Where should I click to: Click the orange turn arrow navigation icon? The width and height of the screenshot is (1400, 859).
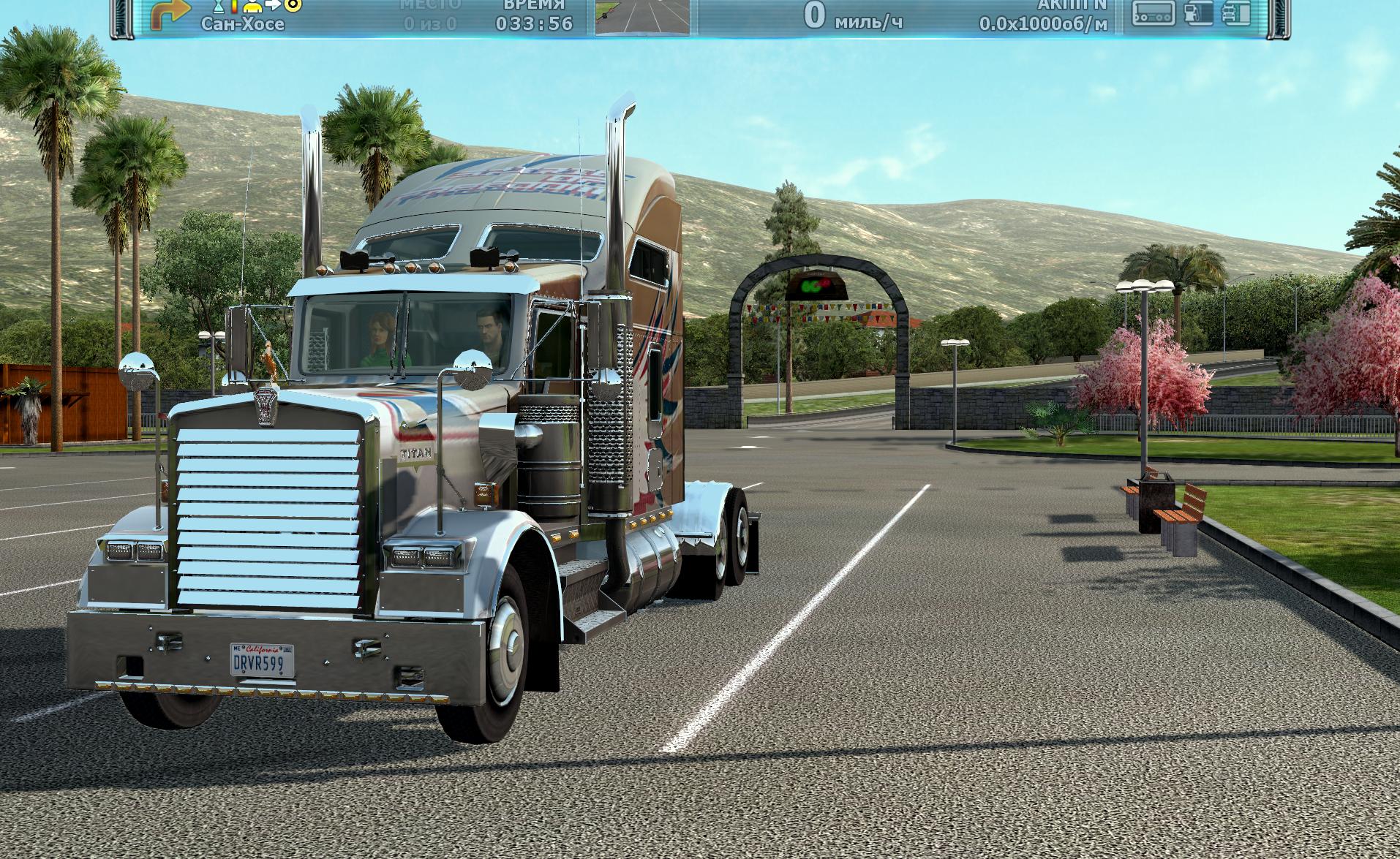point(170,12)
